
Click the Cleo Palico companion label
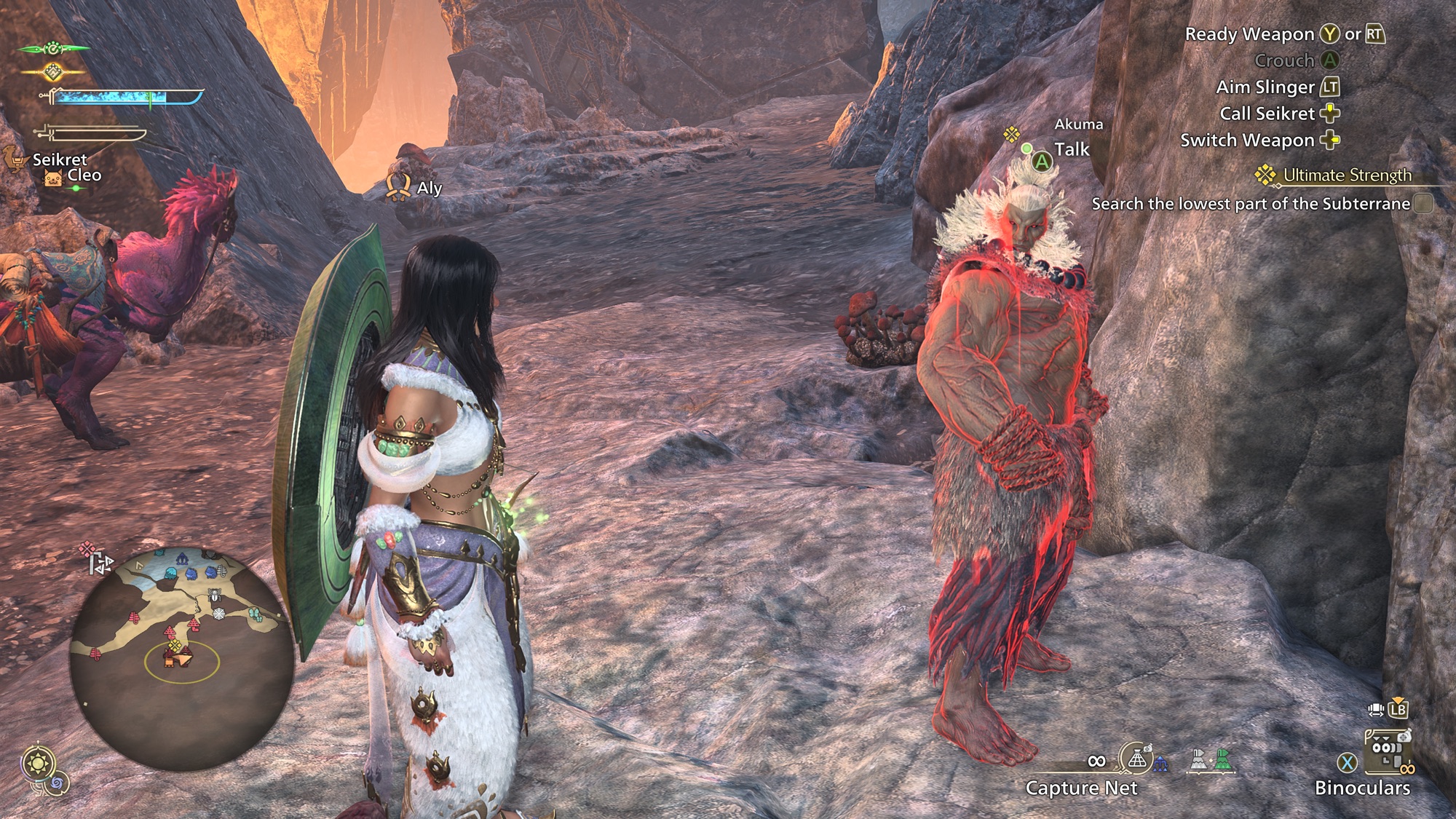[84, 175]
